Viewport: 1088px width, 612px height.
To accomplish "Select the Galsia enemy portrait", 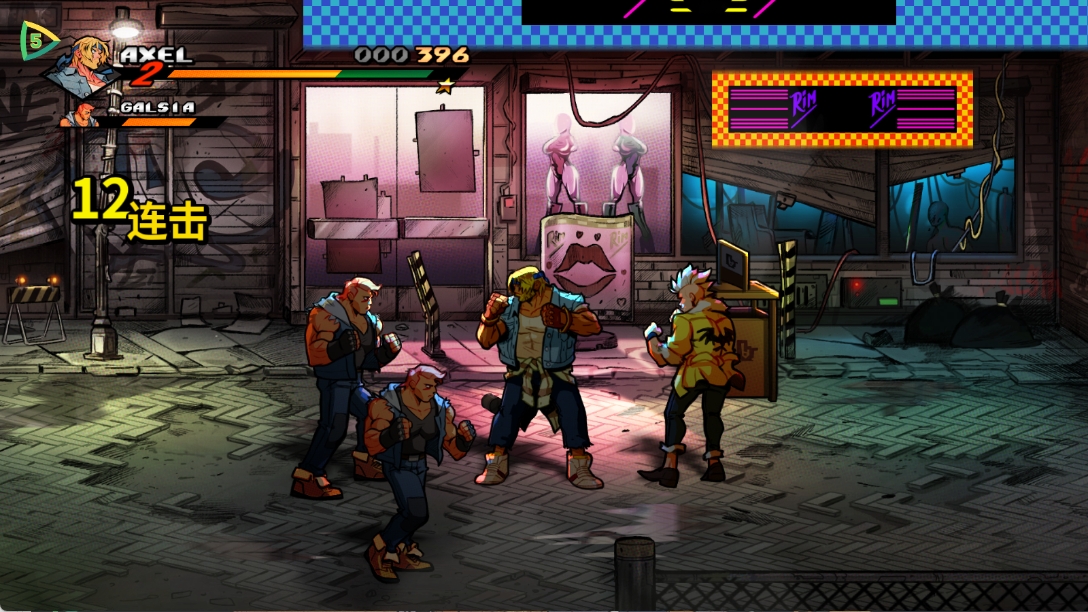I will click(80, 113).
